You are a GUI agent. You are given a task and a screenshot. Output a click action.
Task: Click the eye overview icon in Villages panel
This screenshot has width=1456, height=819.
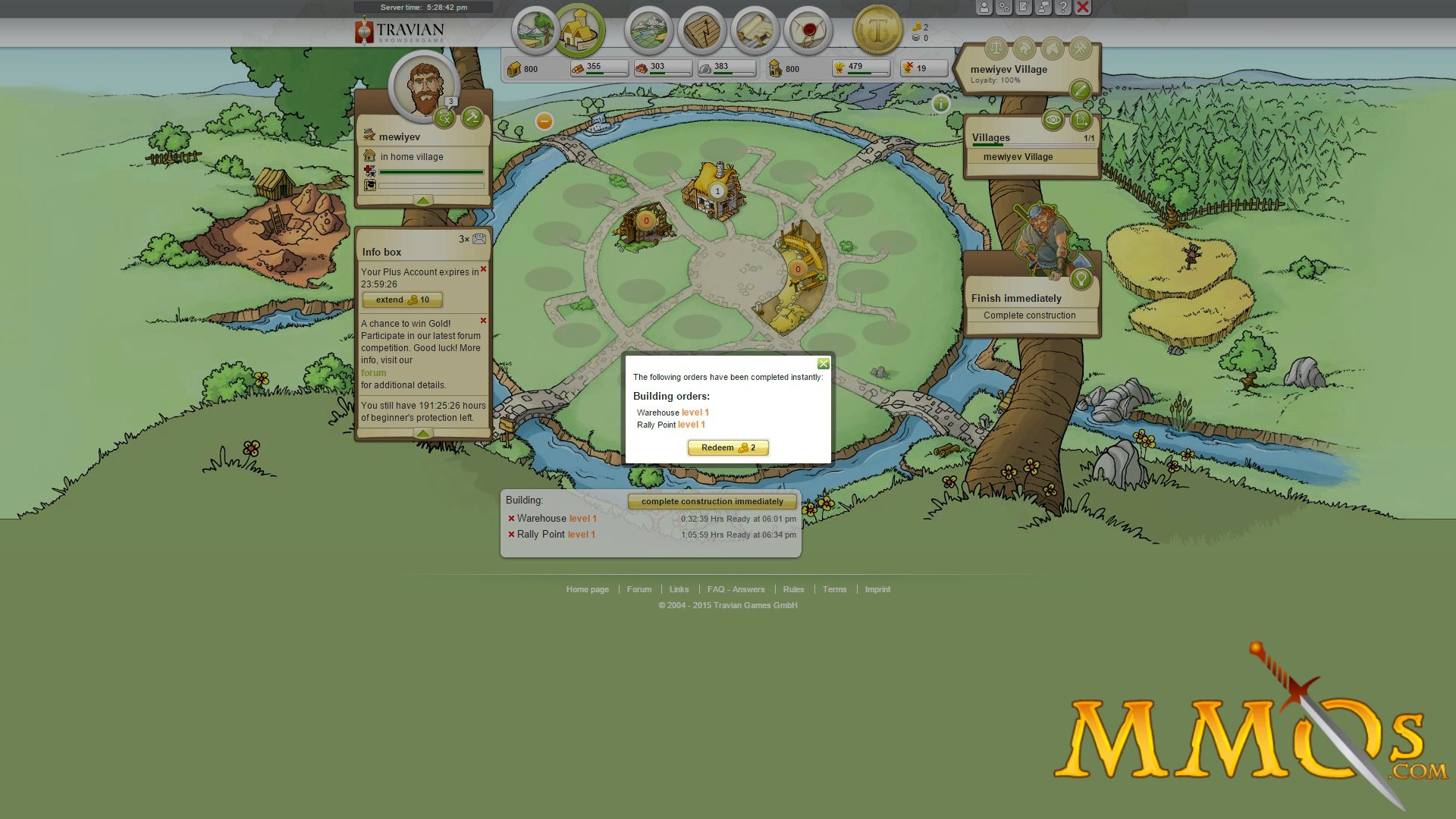coord(1053,121)
